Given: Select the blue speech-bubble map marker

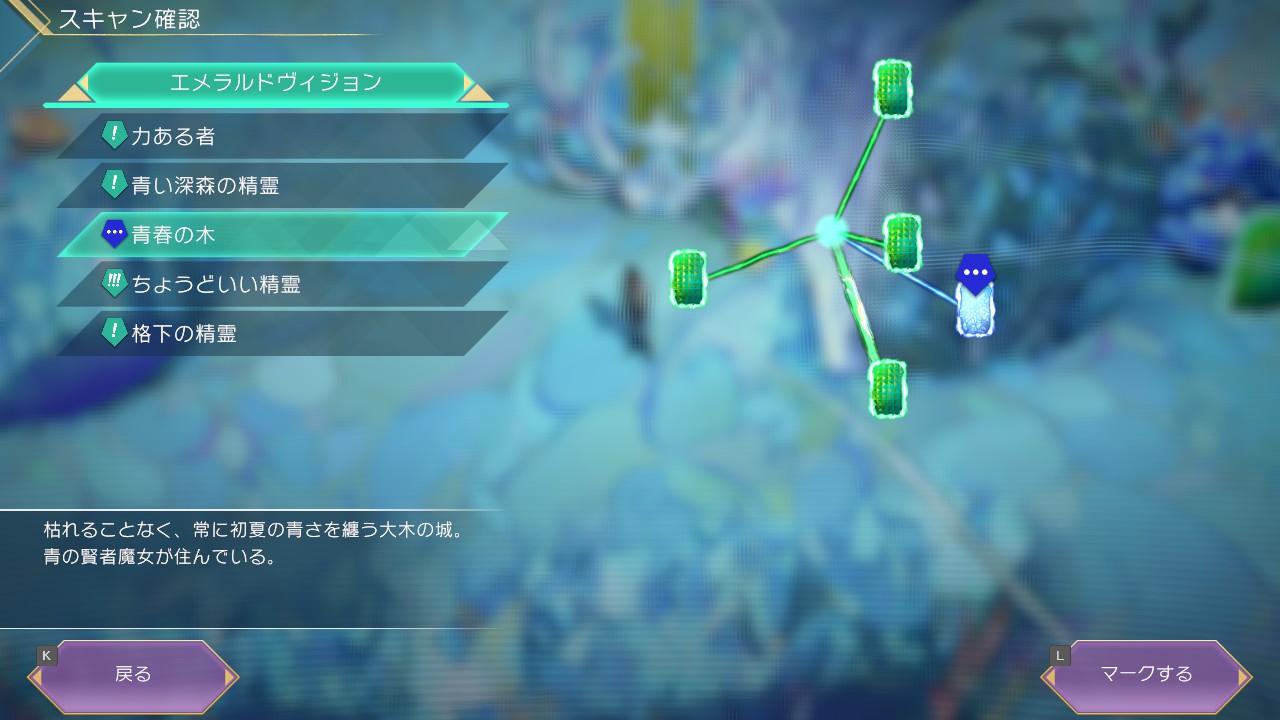Looking at the screenshot, I should coord(973,272).
